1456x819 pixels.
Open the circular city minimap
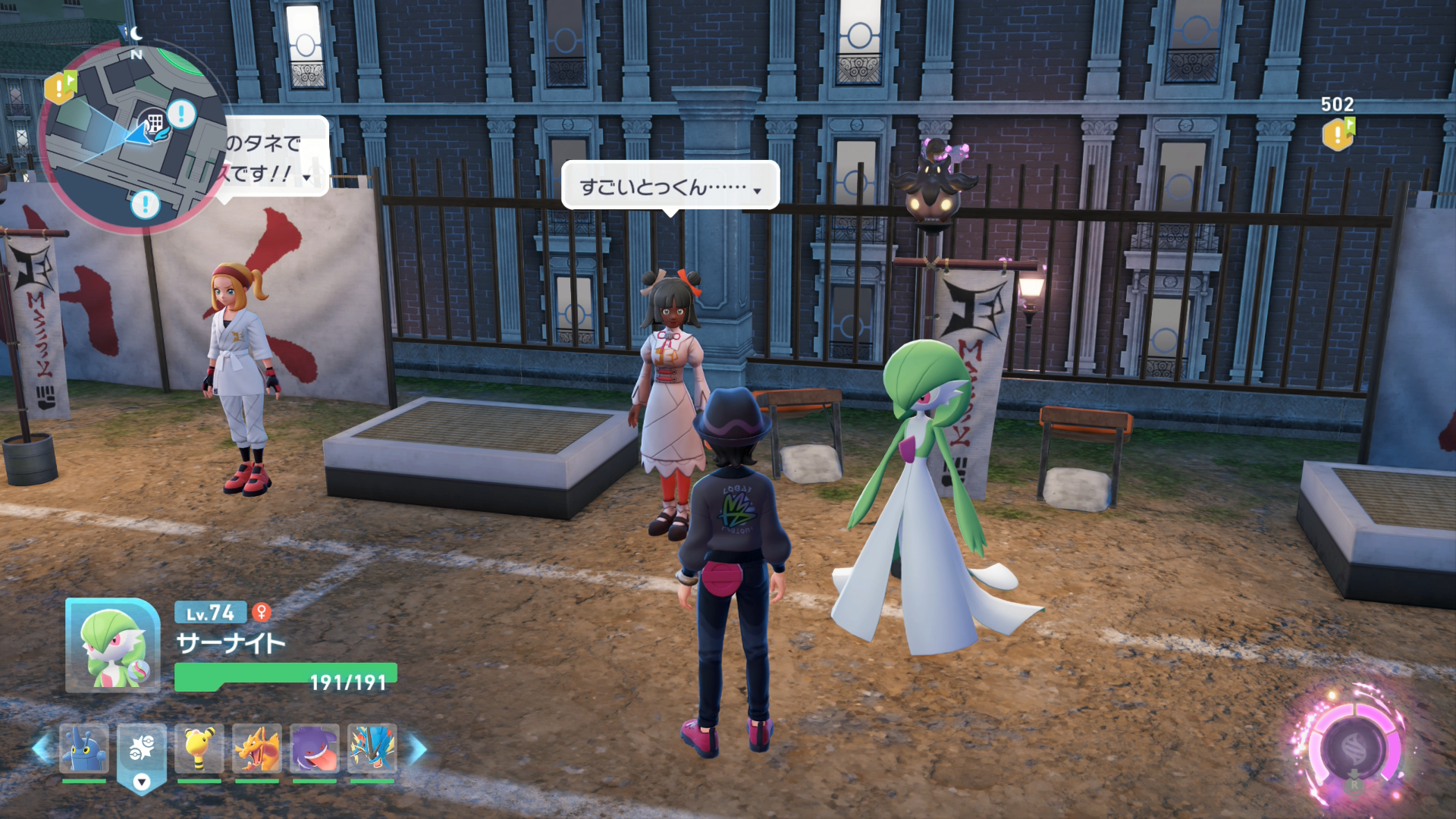click(x=133, y=138)
